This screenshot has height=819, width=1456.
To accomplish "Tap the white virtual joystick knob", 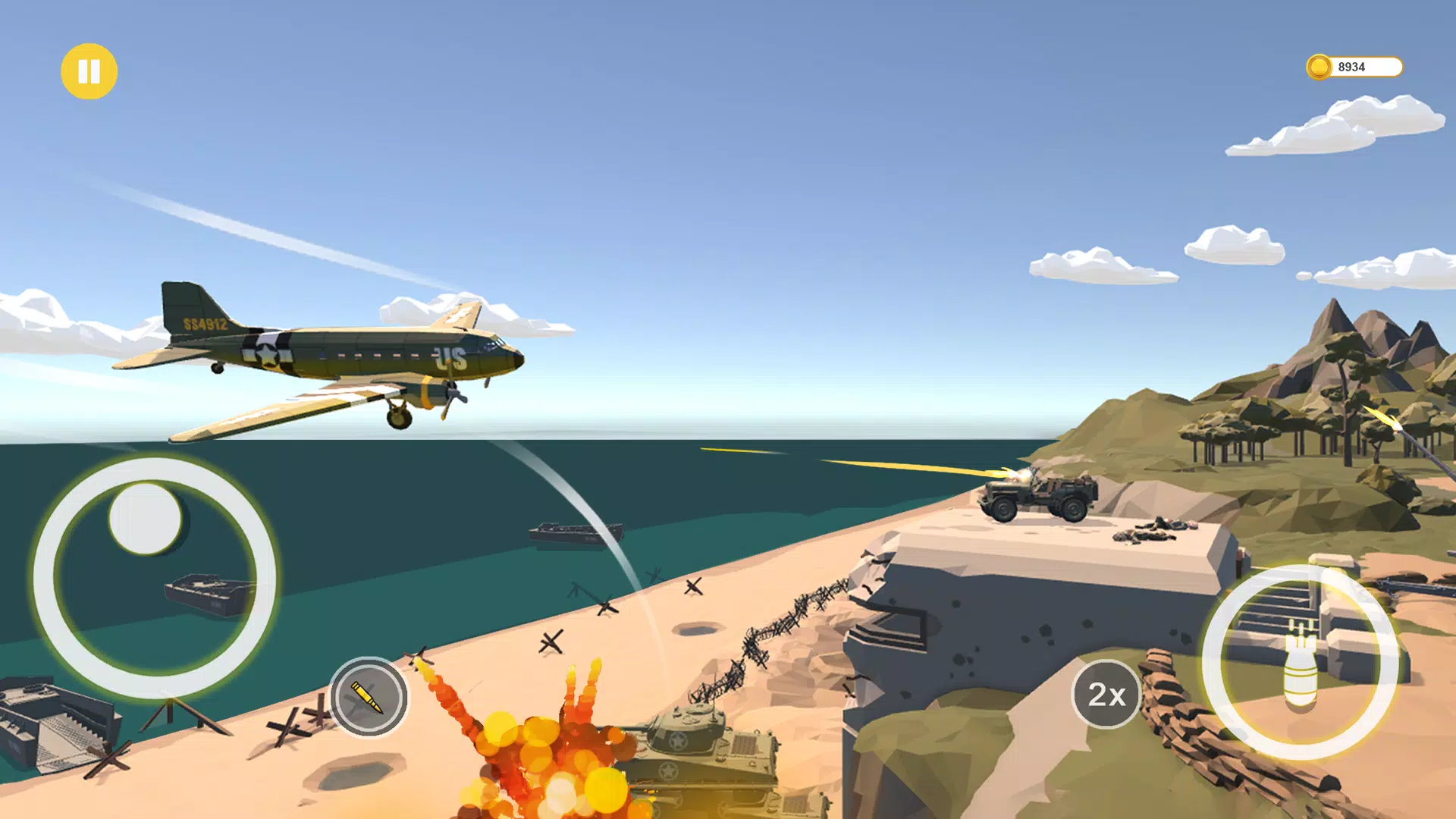I will pyautogui.click(x=146, y=519).
